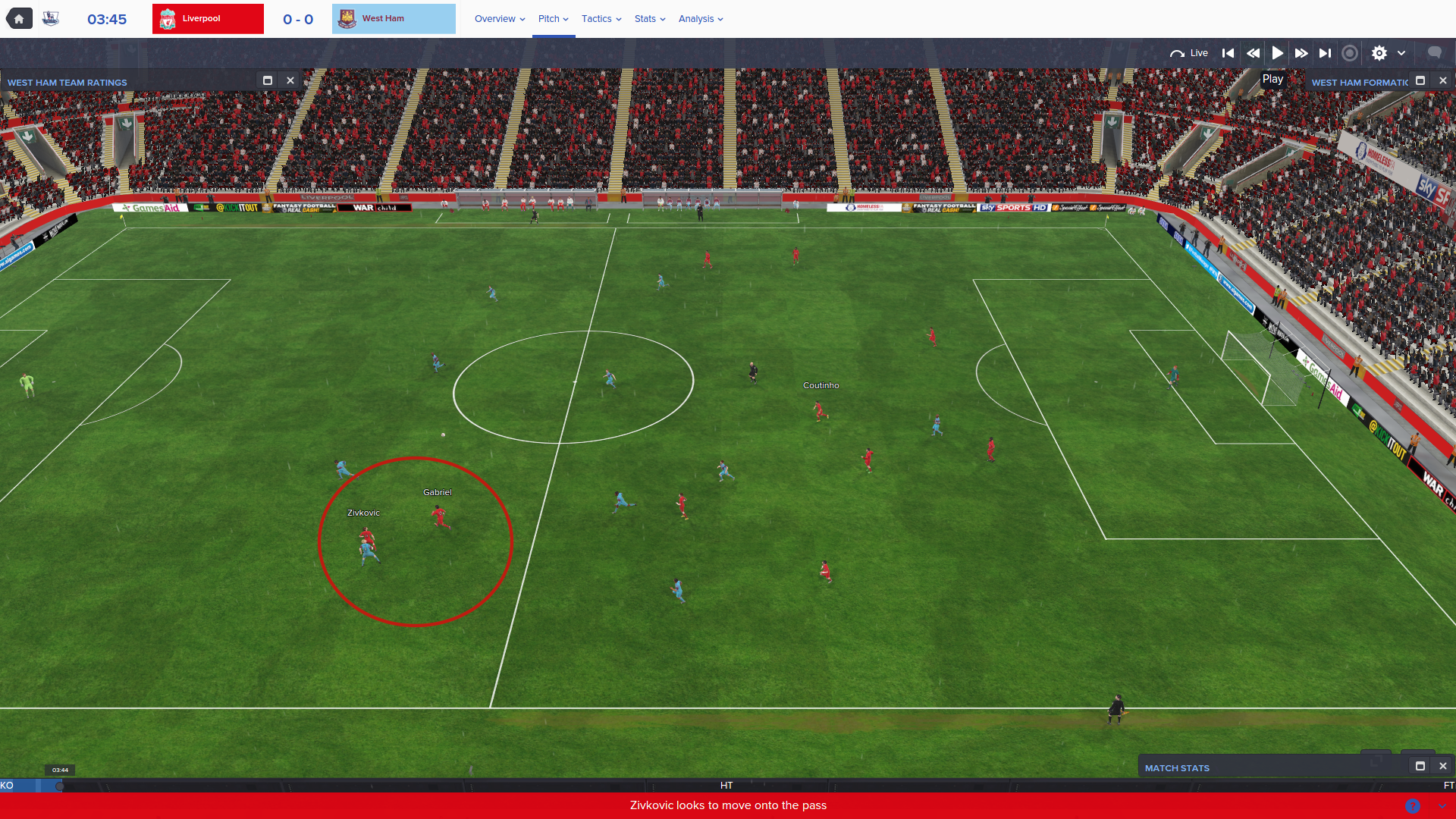Viewport: 1456px width, 819px height.
Task: Close the West Ham Team Ratings panel
Action: (290, 80)
